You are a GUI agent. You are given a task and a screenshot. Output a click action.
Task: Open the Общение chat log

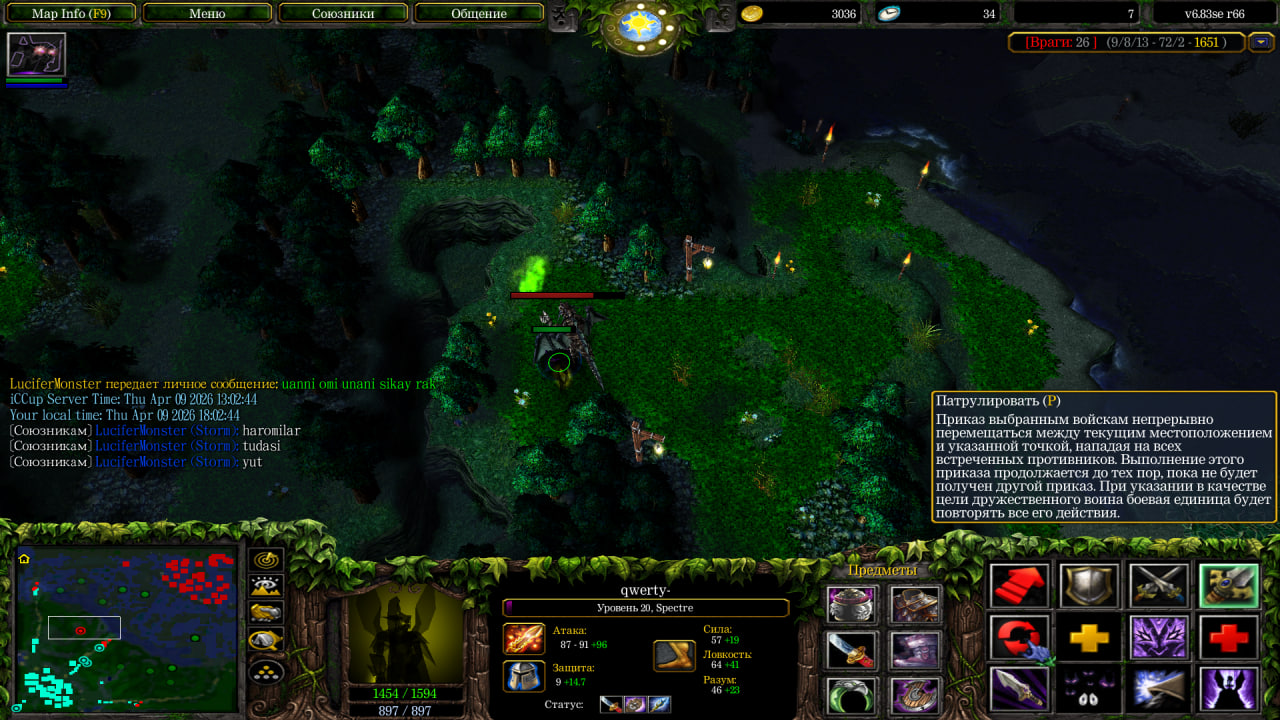tap(478, 13)
